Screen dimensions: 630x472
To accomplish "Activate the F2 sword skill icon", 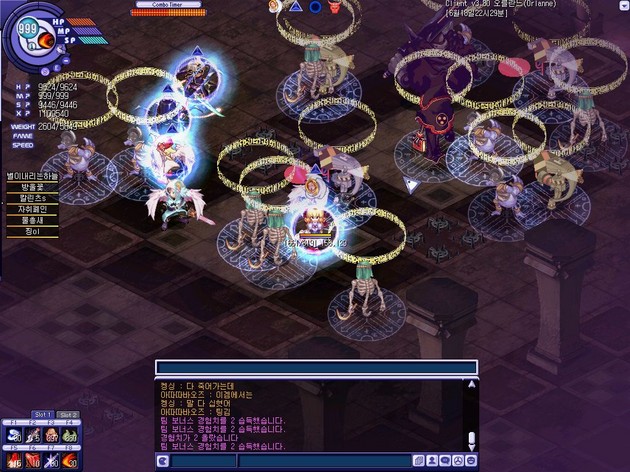I will 33,434.
